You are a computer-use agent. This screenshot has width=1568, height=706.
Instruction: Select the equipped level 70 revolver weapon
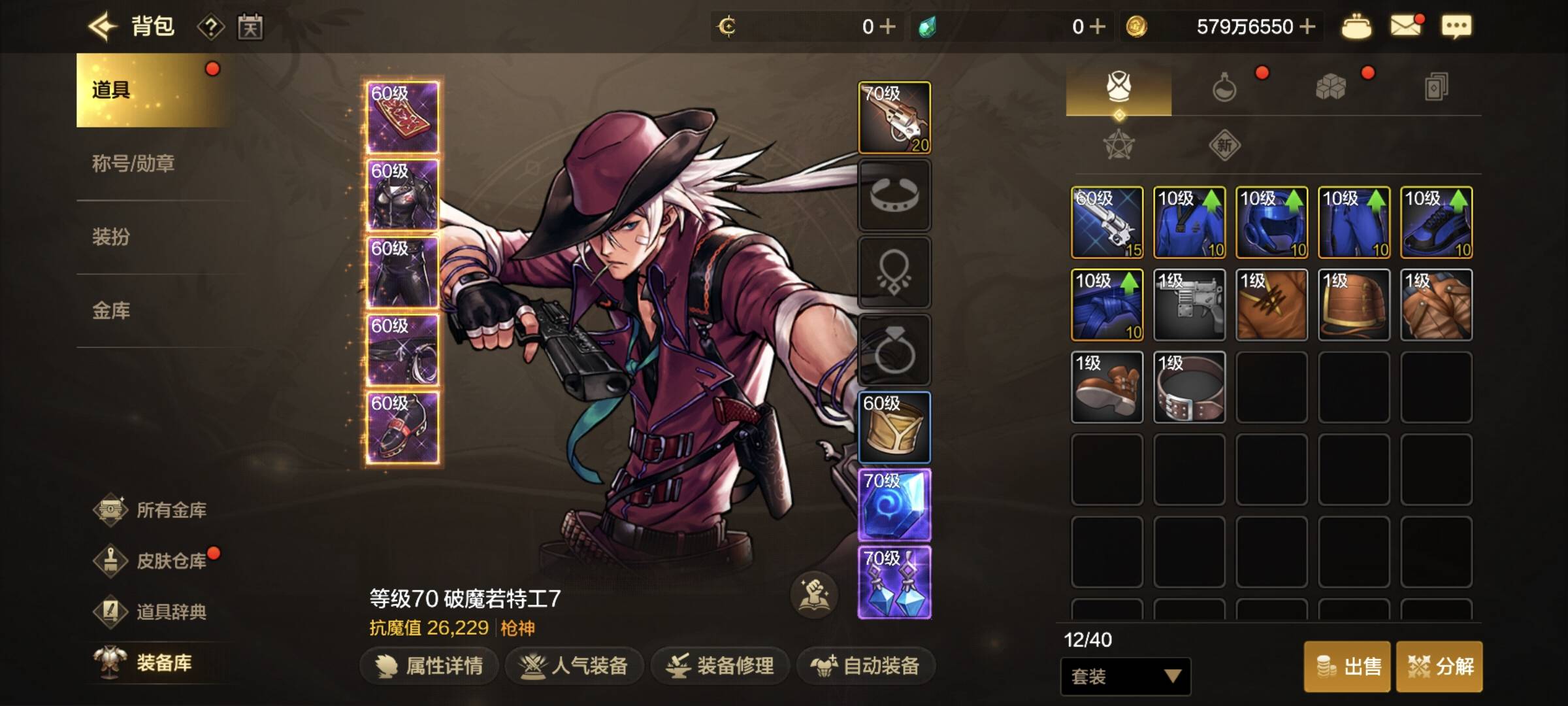(x=894, y=118)
